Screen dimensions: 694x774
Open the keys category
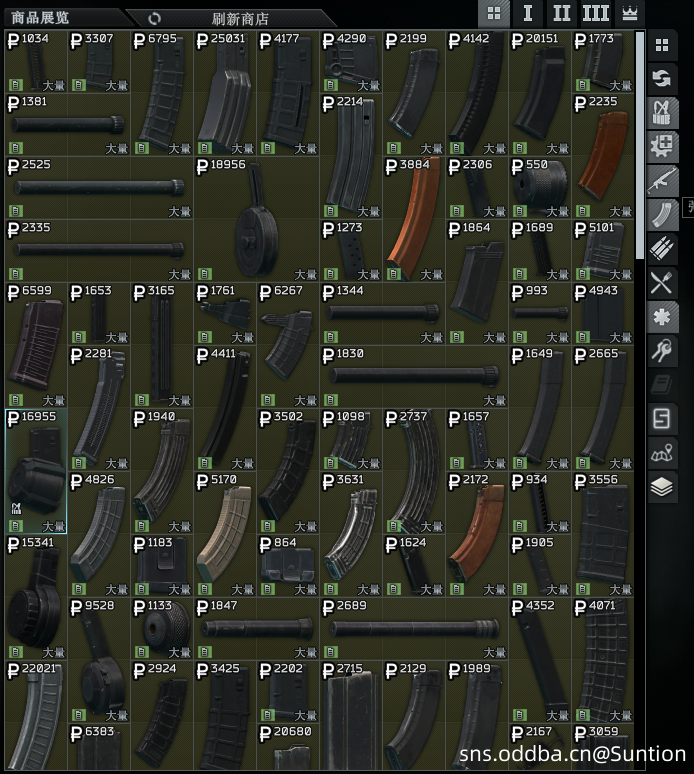(x=662, y=351)
